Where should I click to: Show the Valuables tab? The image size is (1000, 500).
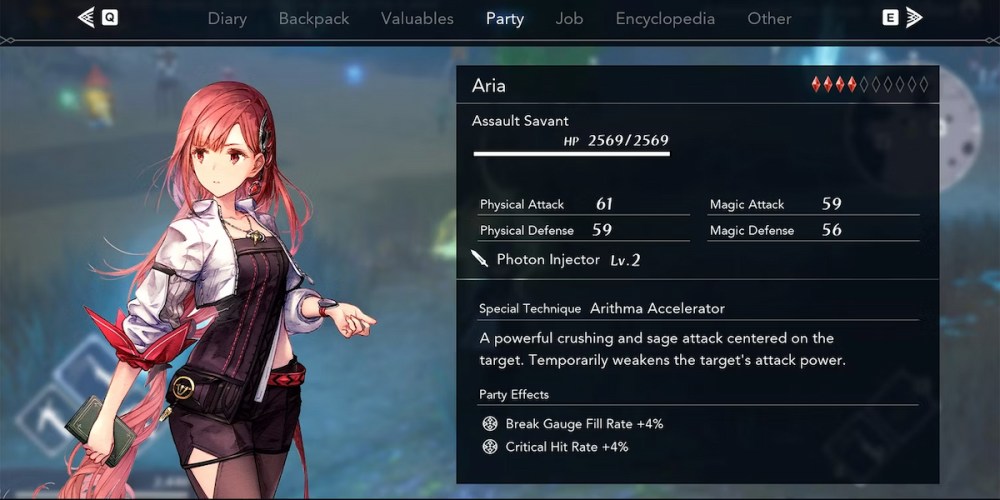click(x=417, y=18)
